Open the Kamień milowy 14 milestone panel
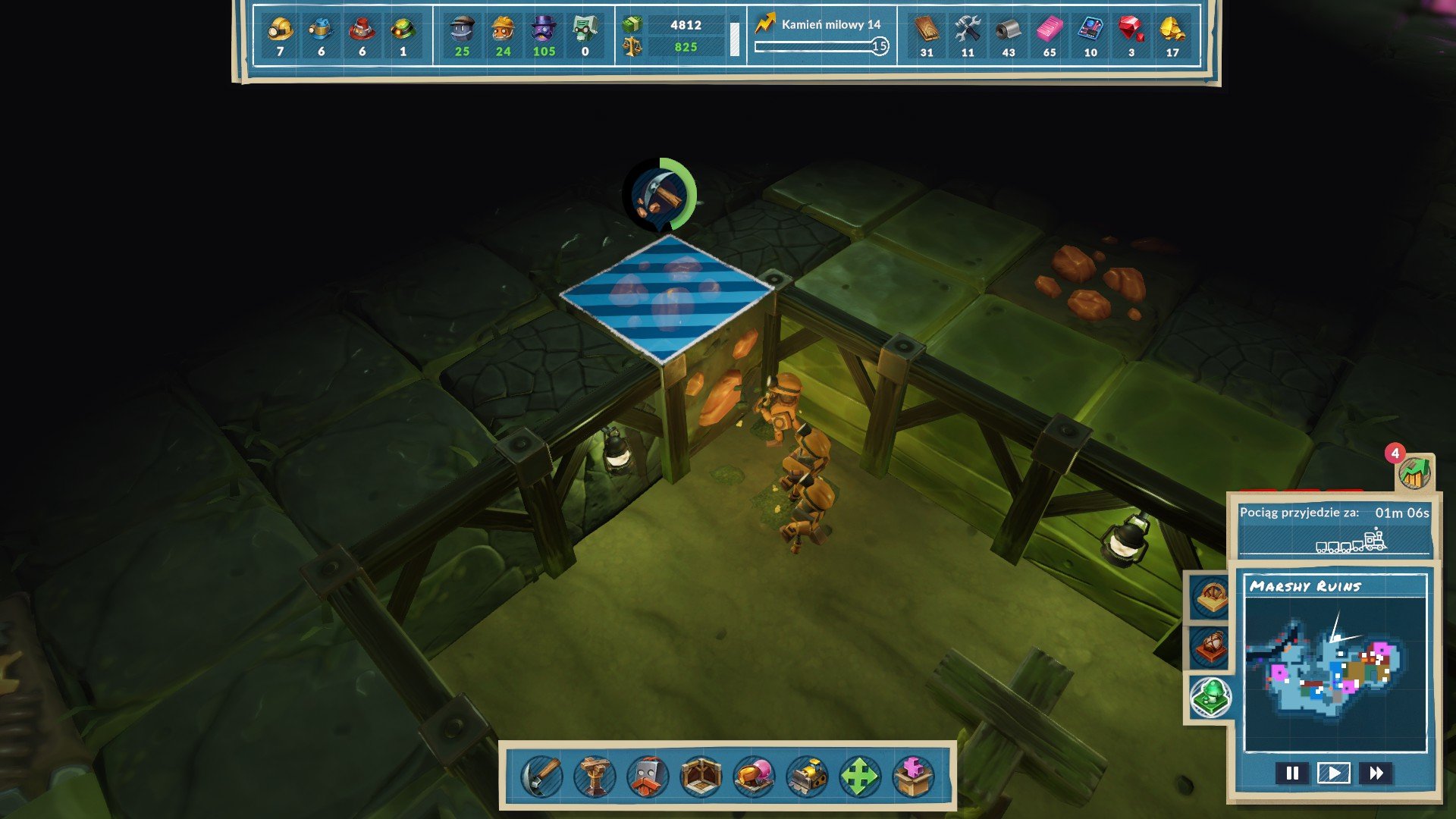This screenshot has width=1456, height=819. 822,35
